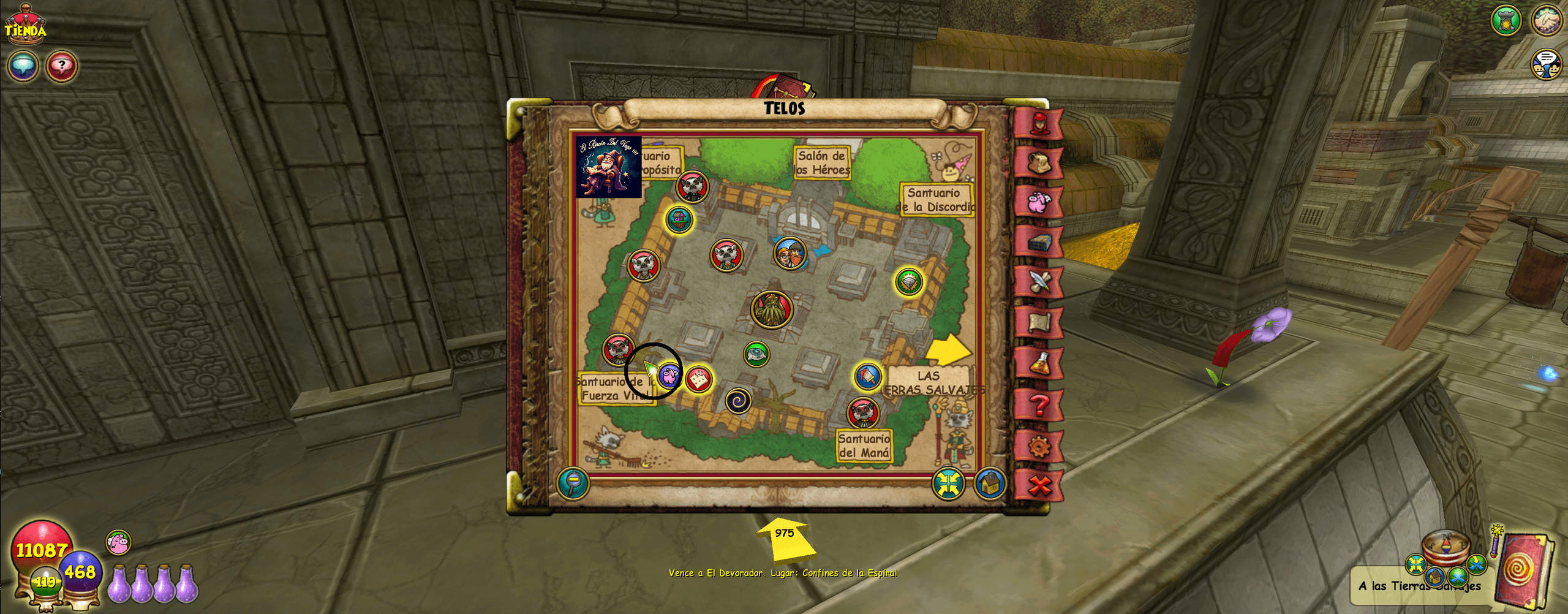The width and height of the screenshot is (1568, 614).
Task: Select the dark spiral portal map marker
Action: [738, 401]
